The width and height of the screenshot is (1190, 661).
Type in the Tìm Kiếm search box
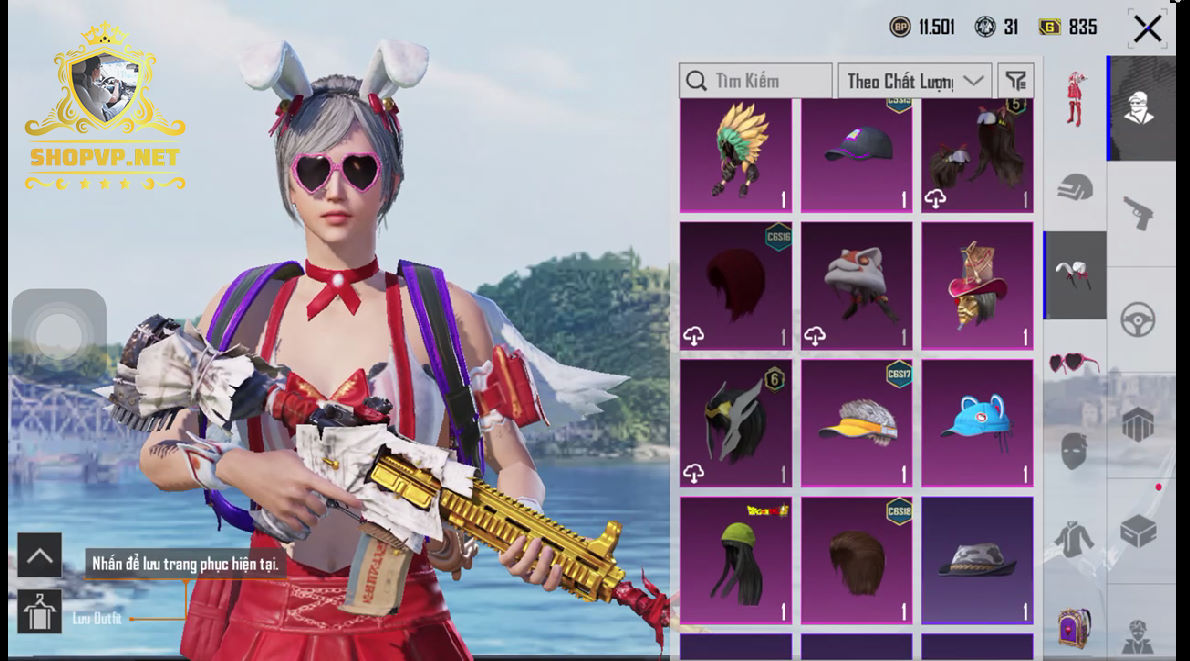coord(756,81)
